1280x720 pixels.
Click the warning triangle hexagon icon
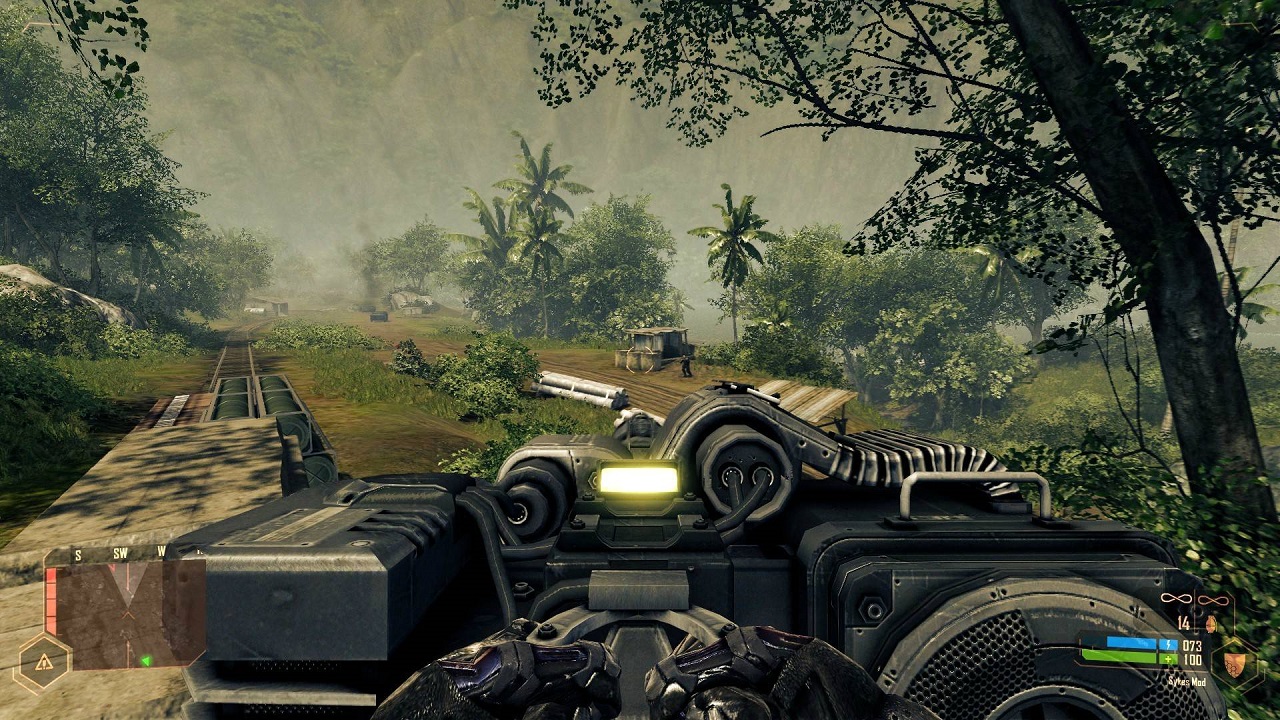coord(44,662)
